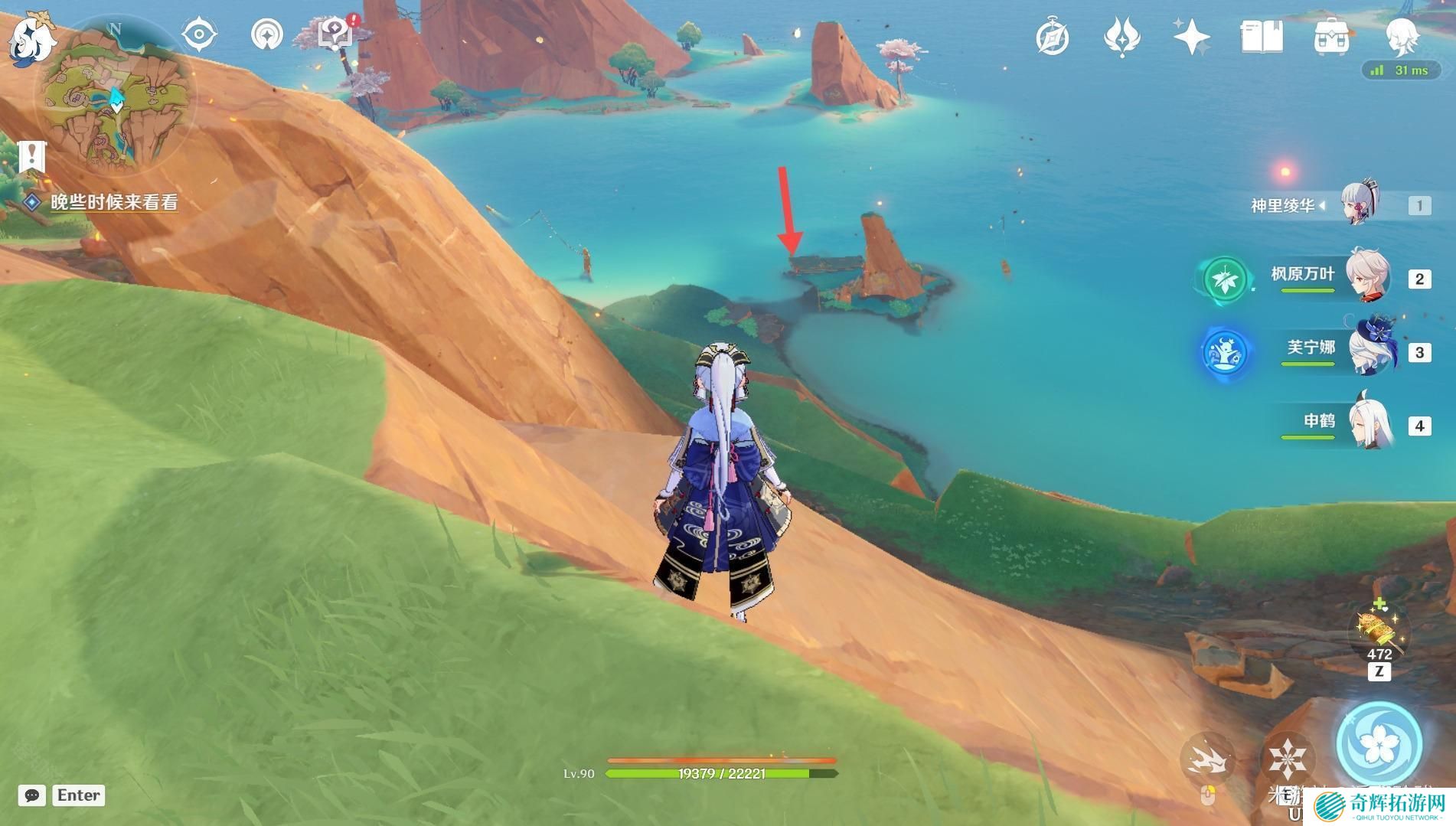Open the wish star icon
This screenshot has width=1456, height=826.
click(x=1191, y=37)
